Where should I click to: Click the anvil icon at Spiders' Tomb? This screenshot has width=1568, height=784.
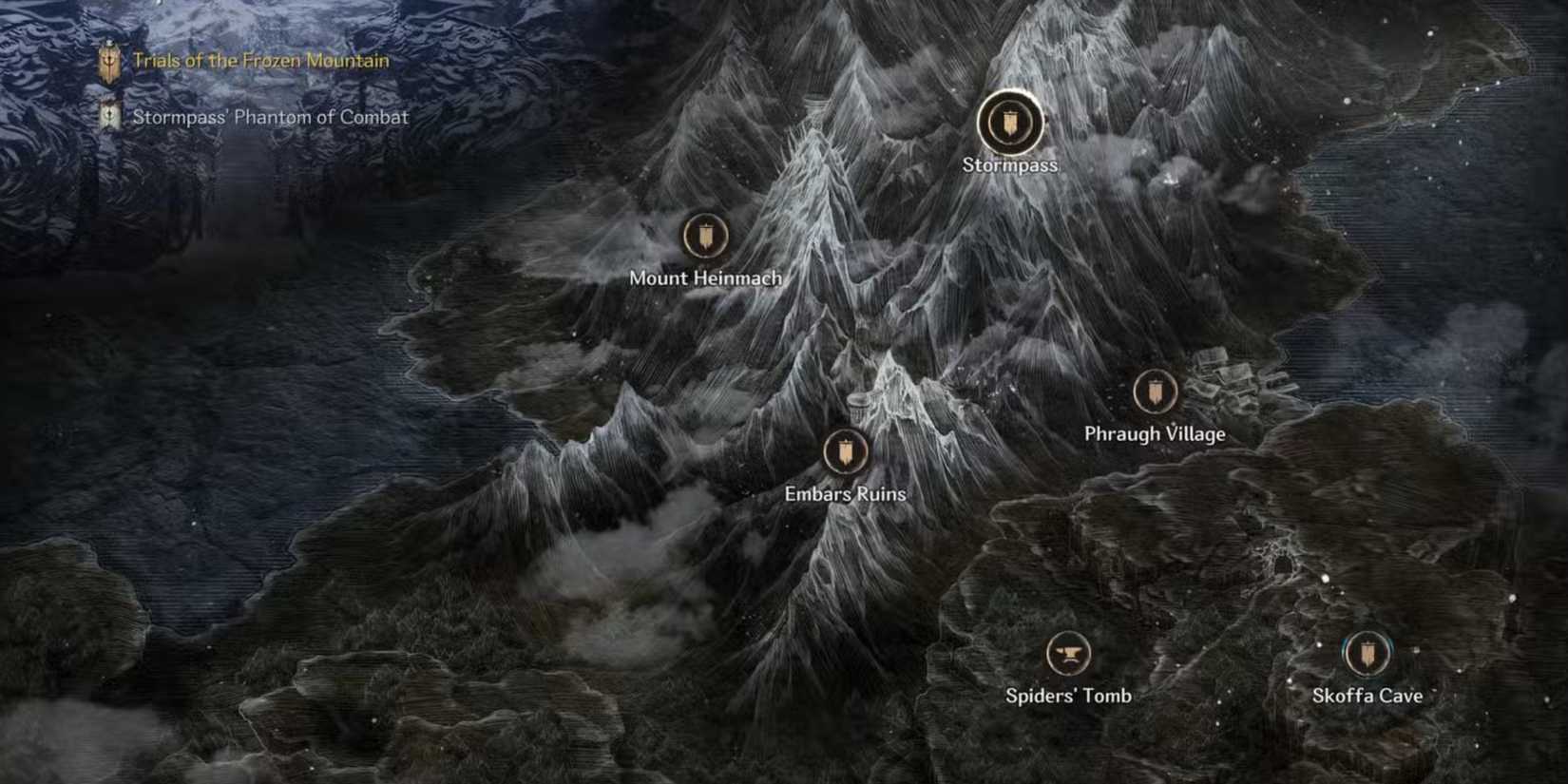[x=1066, y=653]
